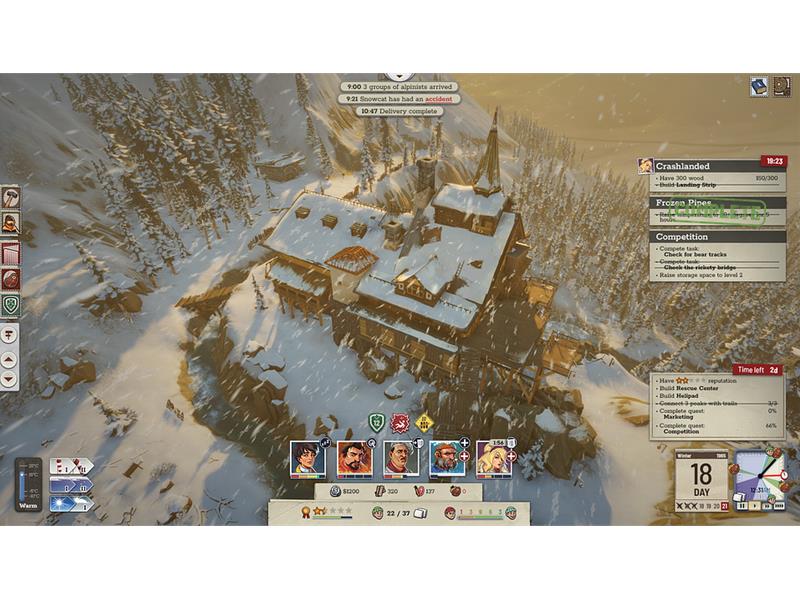Click the yellow diamond warning icon

424,422
